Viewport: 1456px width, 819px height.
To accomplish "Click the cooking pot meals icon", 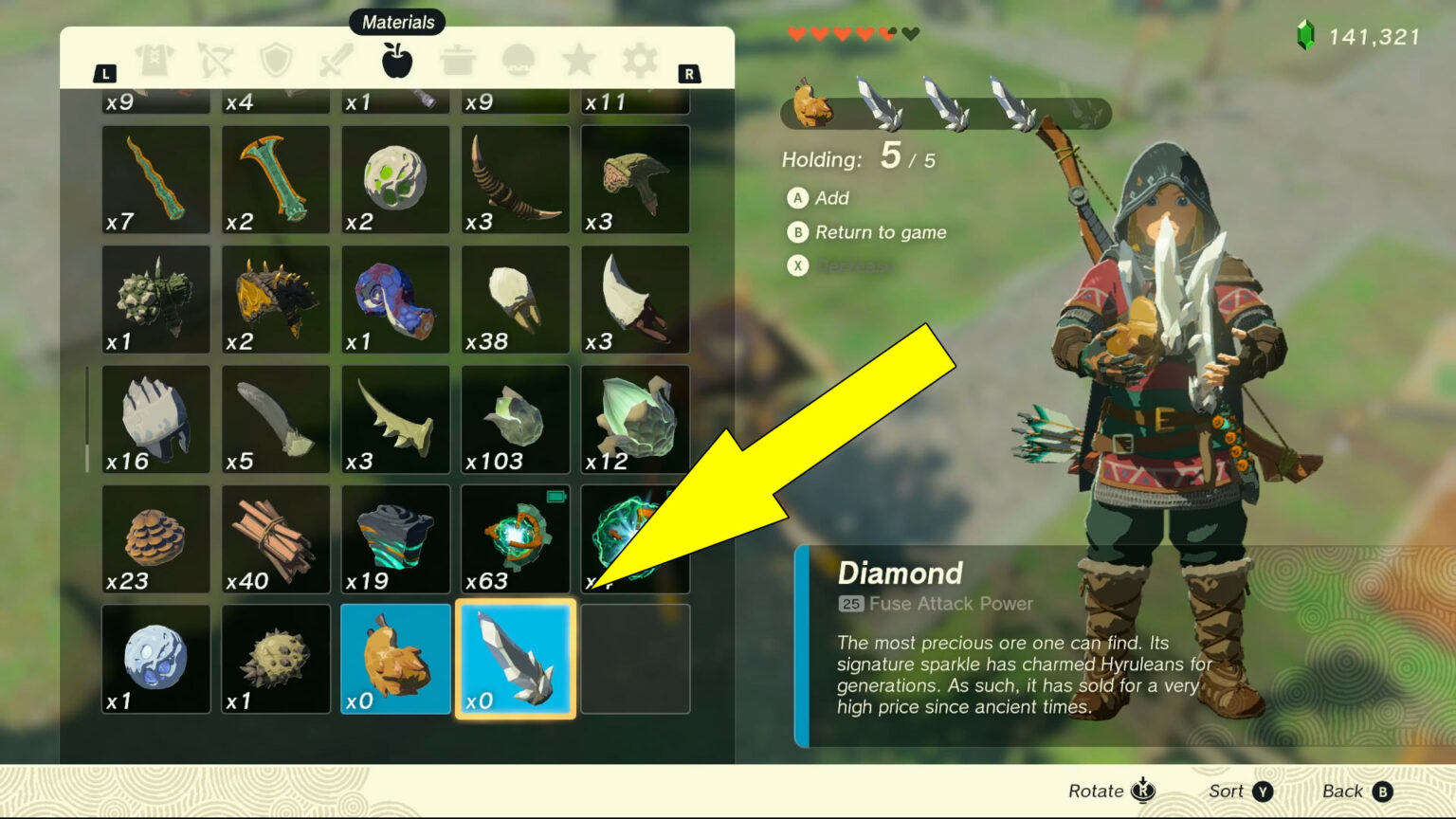I will 458,59.
